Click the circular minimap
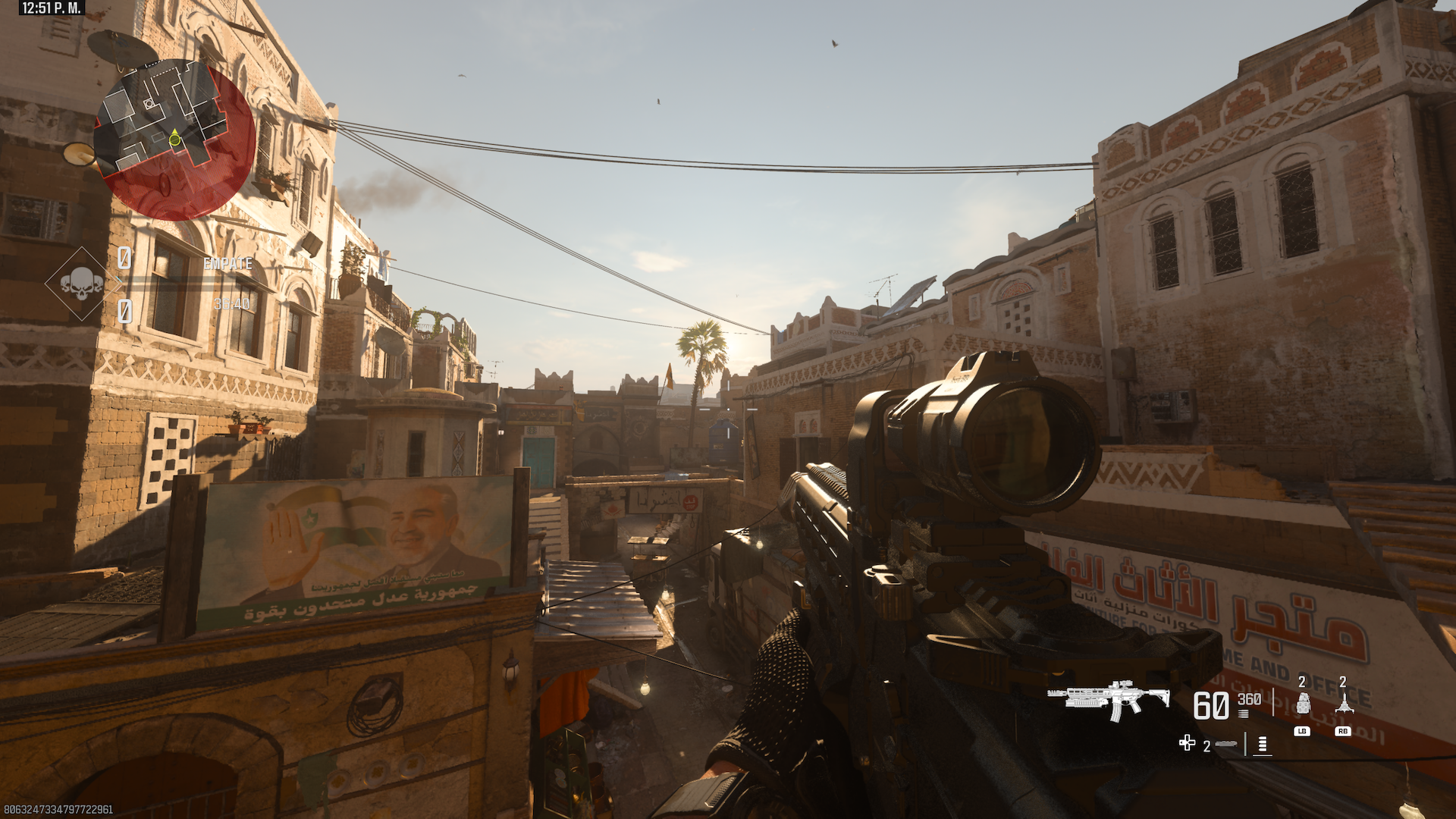1456x819 pixels. pos(174,140)
